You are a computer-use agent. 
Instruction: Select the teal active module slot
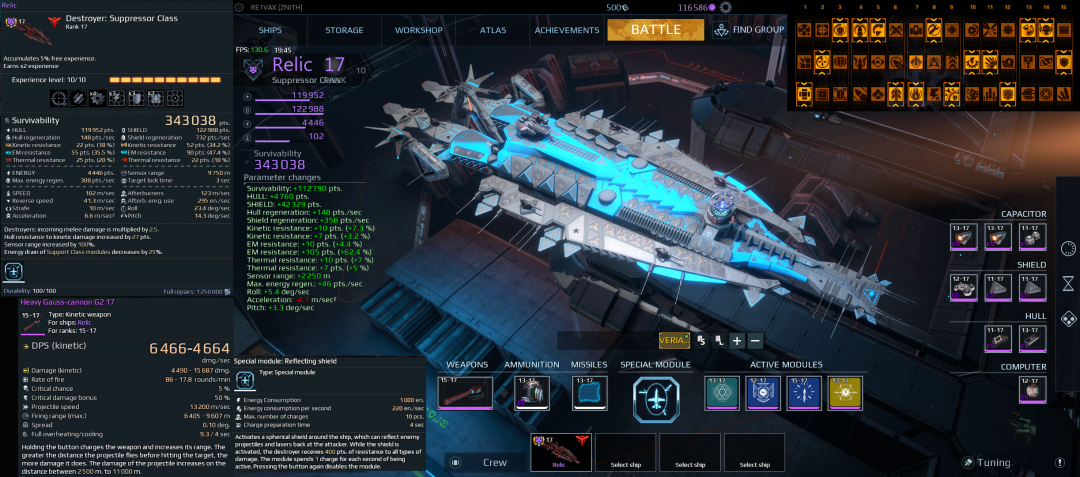click(720, 392)
